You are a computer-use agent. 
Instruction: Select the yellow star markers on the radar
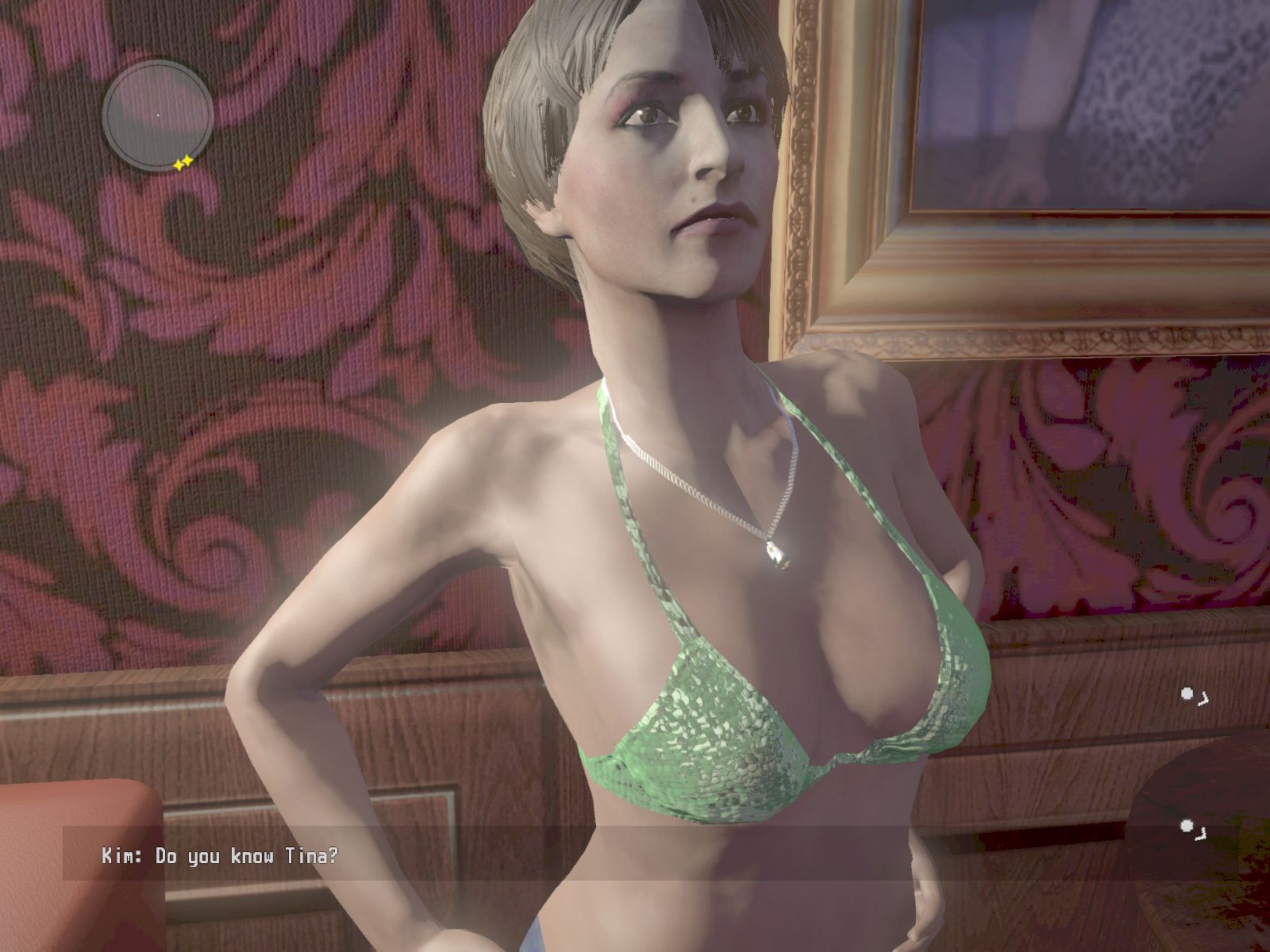click(183, 163)
